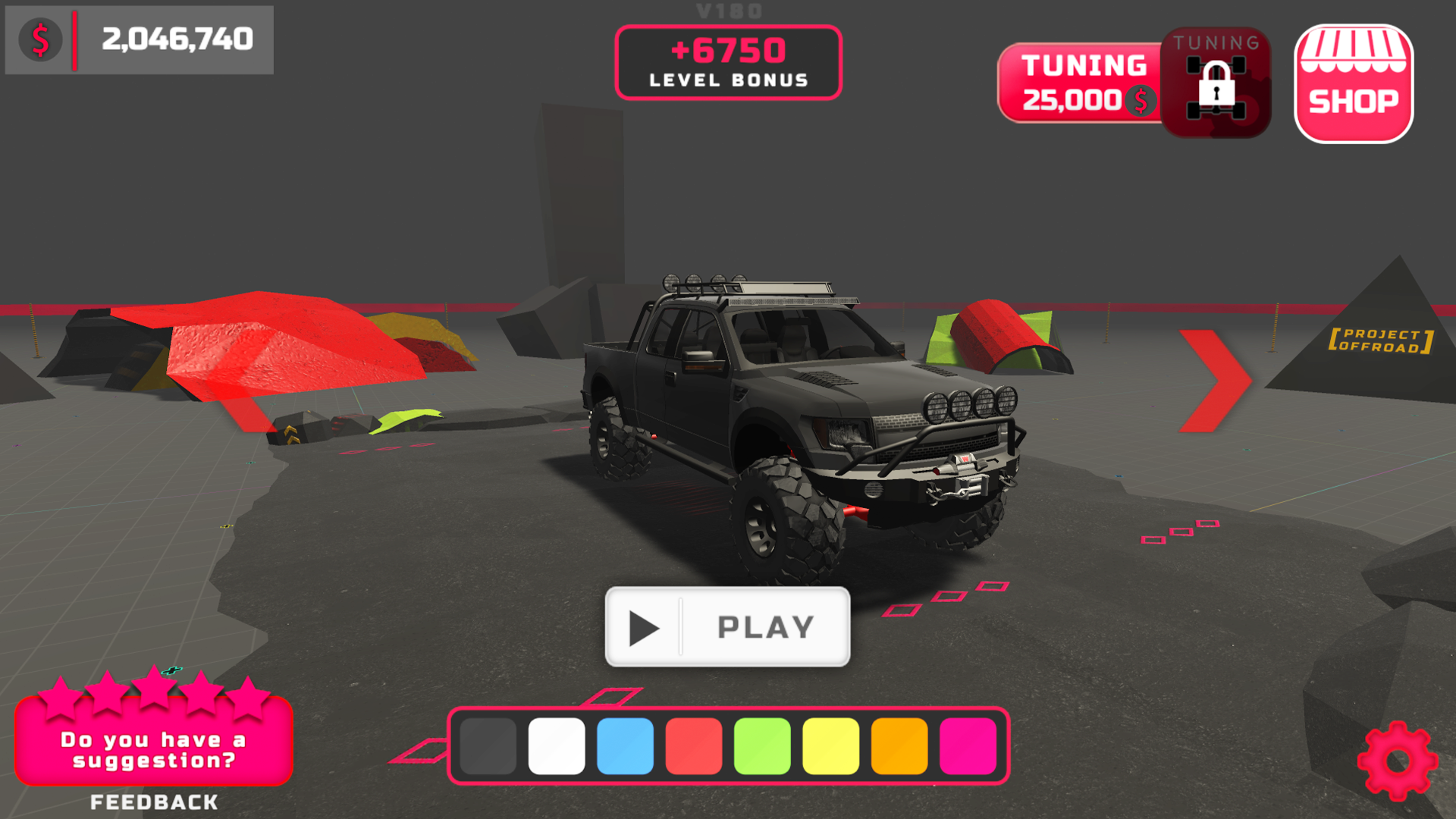1456x819 pixels.
Task: Select the blue truck color
Action: pyautogui.click(x=625, y=746)
